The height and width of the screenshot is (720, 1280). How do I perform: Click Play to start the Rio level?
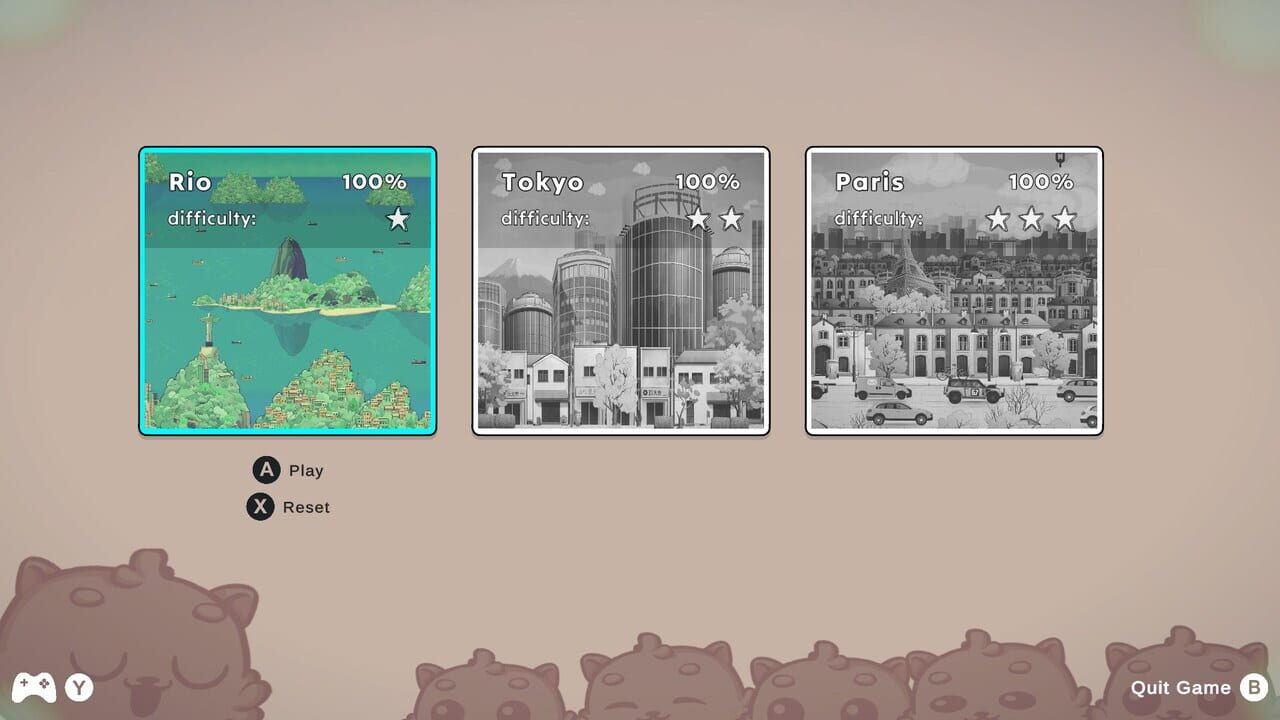tap(305, 470)
